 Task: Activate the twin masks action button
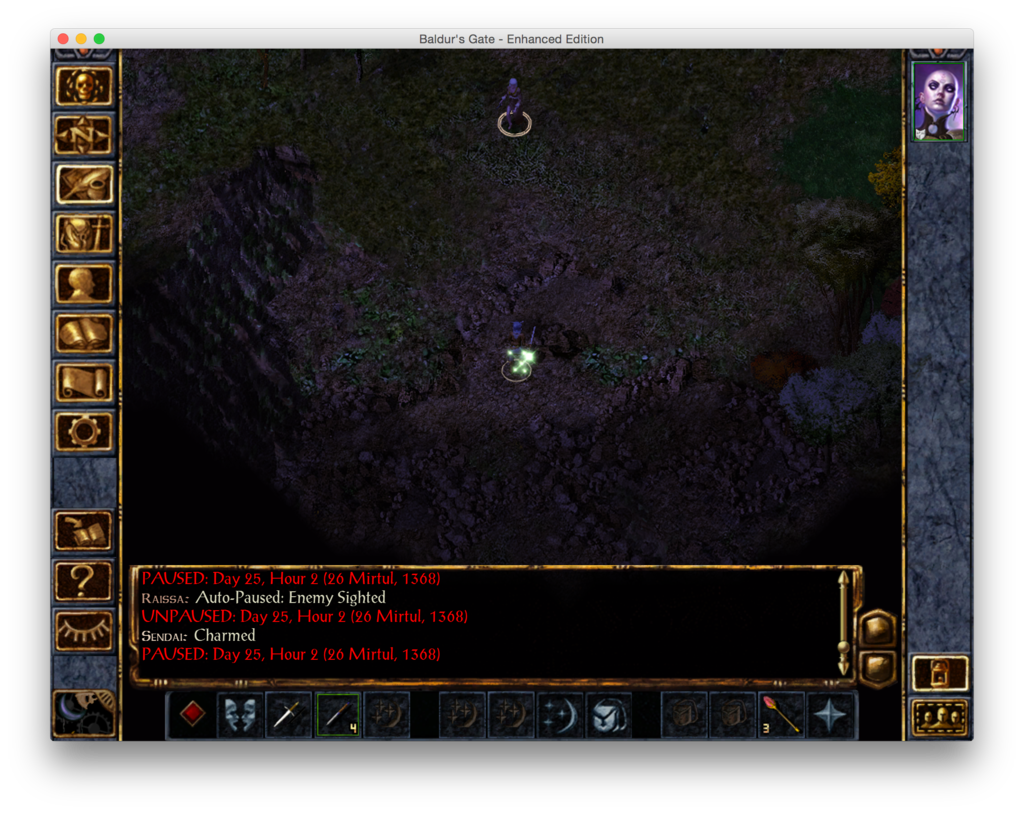tap(240, 714)
